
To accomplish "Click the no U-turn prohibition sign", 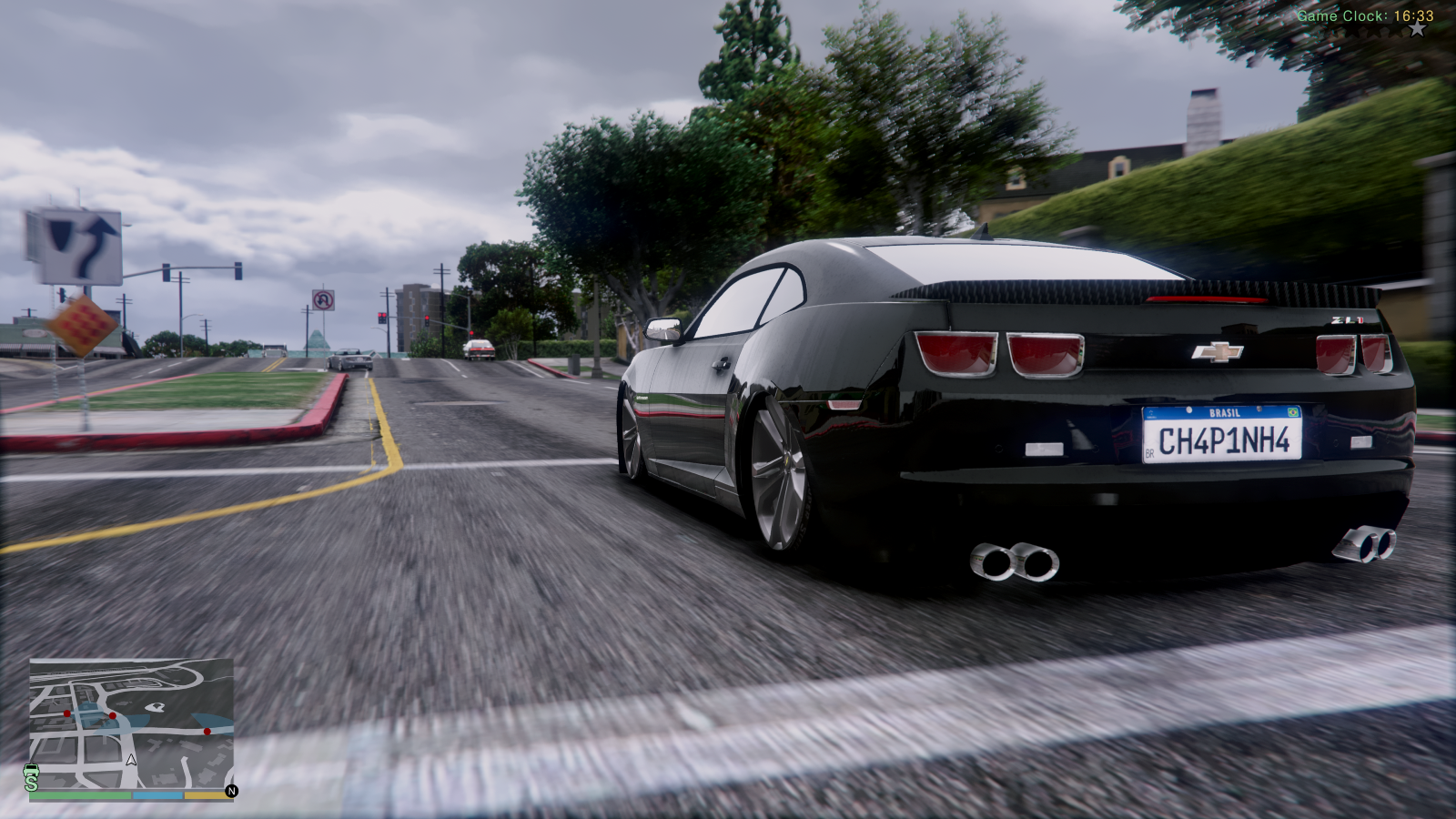I will click(x=323, y=300).
